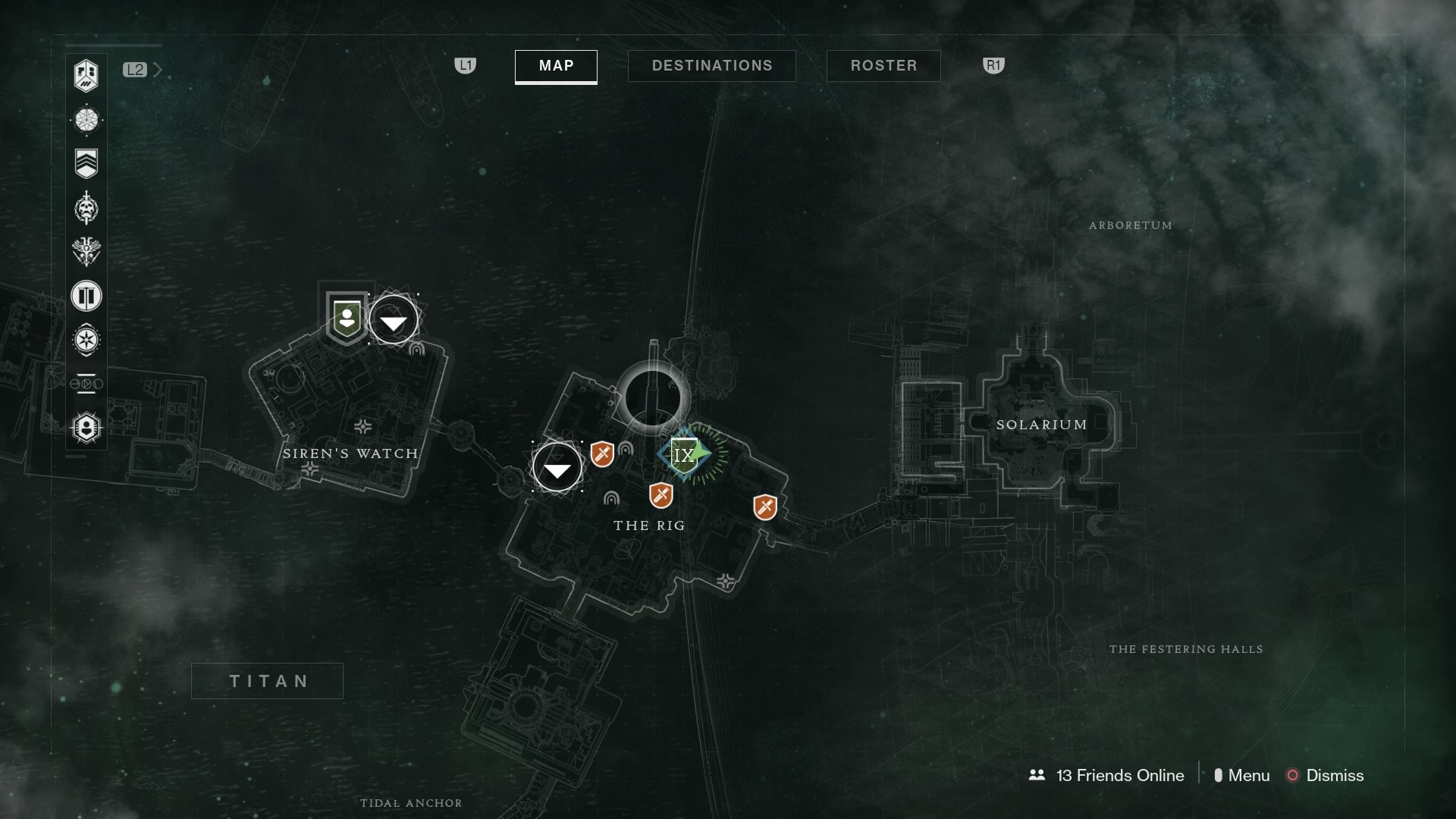Open the Director icon atop the sidebar
The image size is (1456, 819).
tap(86, 77)
